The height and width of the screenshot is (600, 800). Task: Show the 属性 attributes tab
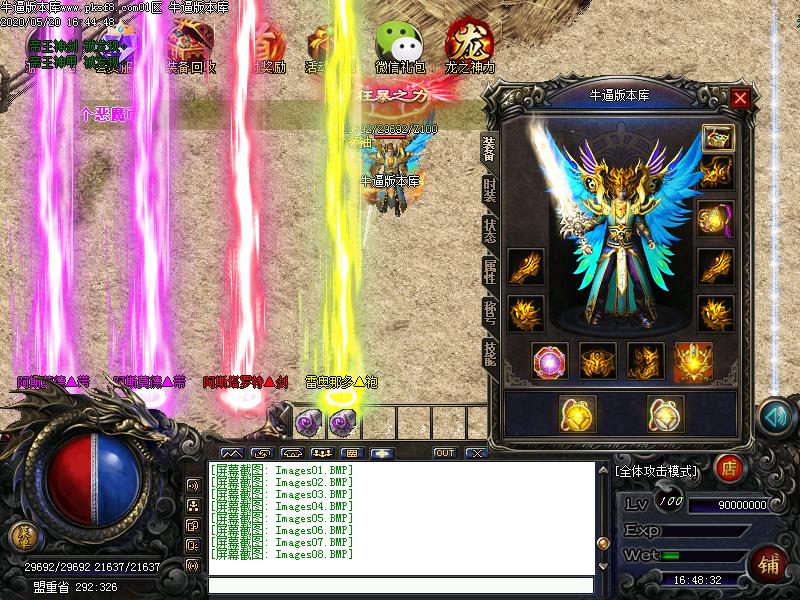pyautogui.click(x=490, y=274)
